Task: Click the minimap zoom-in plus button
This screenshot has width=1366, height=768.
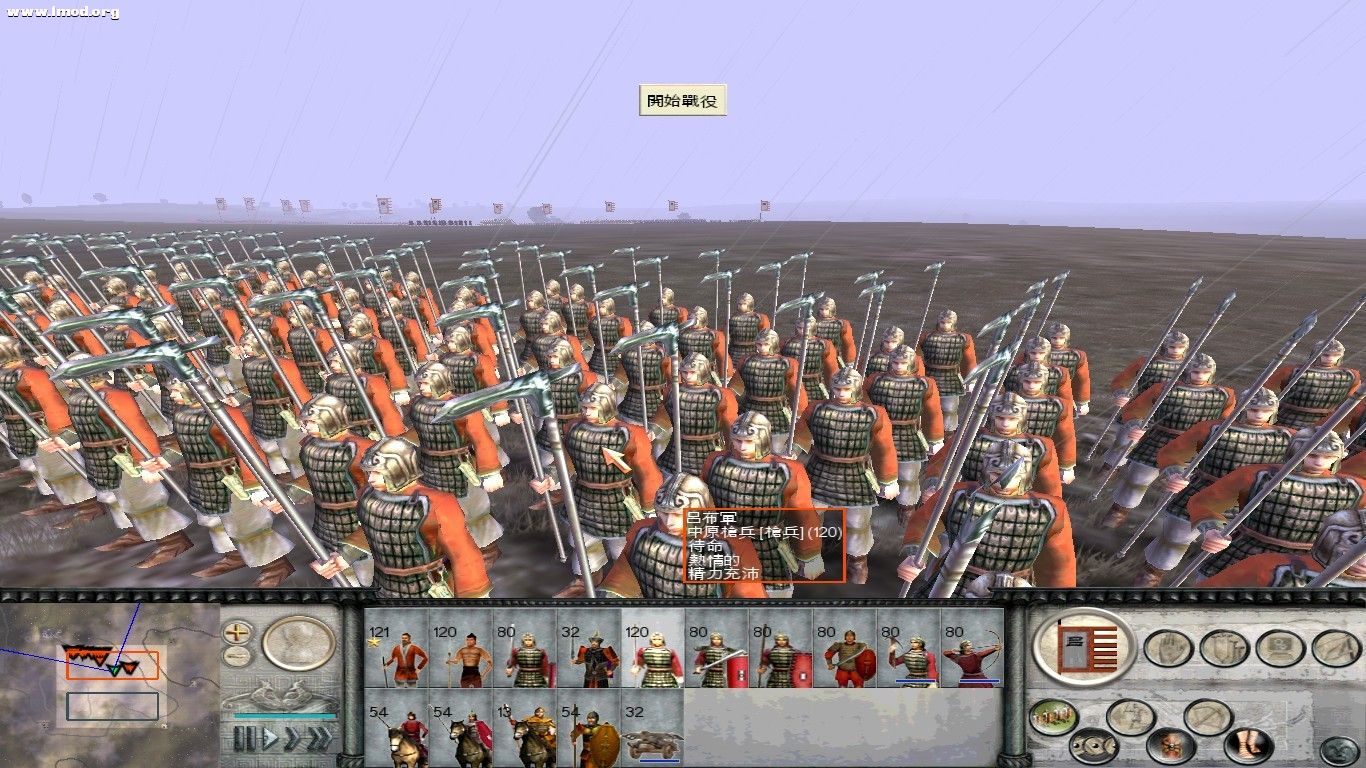Action: click(237, 633)
